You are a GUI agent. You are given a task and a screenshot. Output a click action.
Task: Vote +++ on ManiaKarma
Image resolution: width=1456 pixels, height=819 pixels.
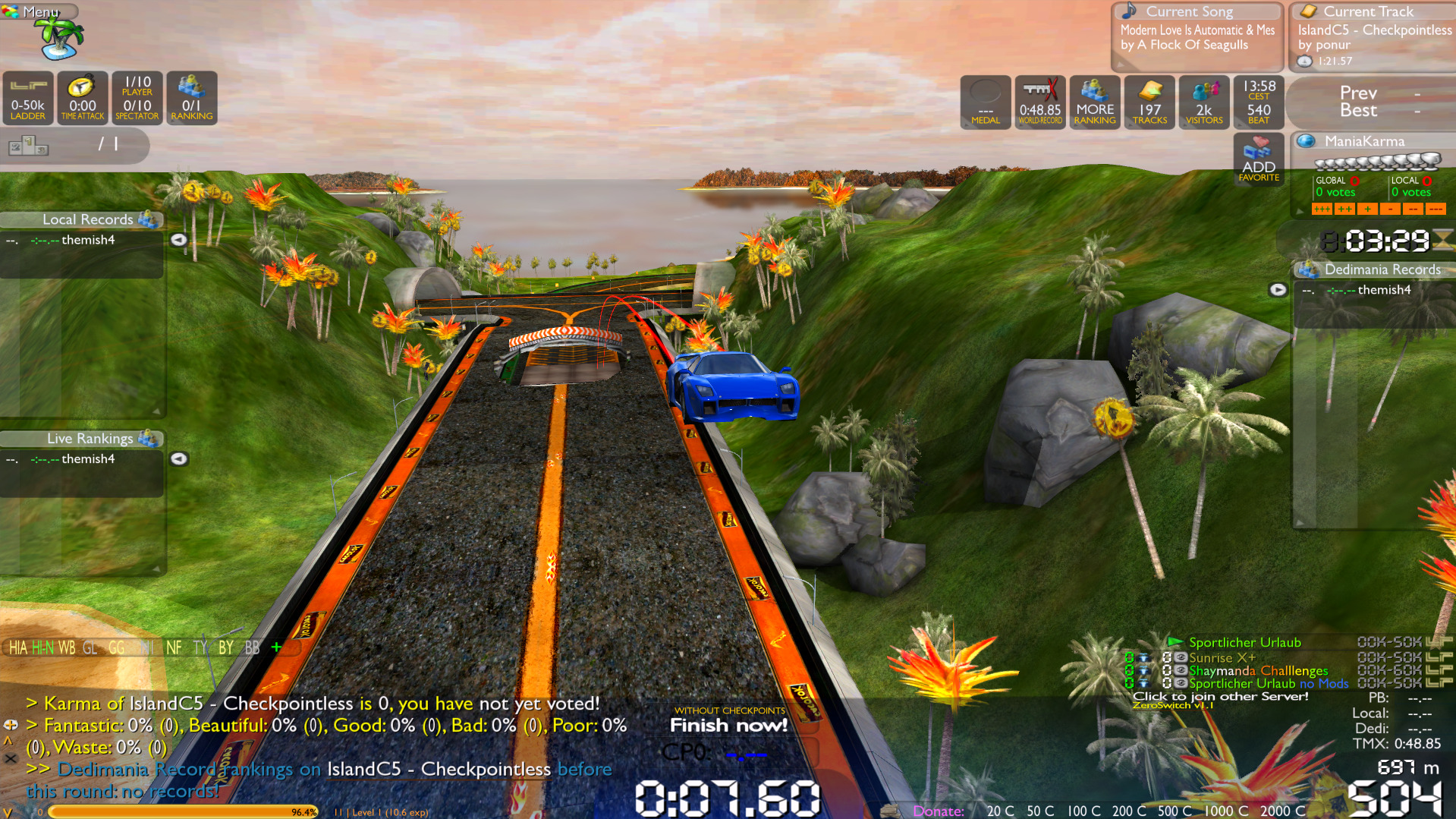click(1322, 209)
